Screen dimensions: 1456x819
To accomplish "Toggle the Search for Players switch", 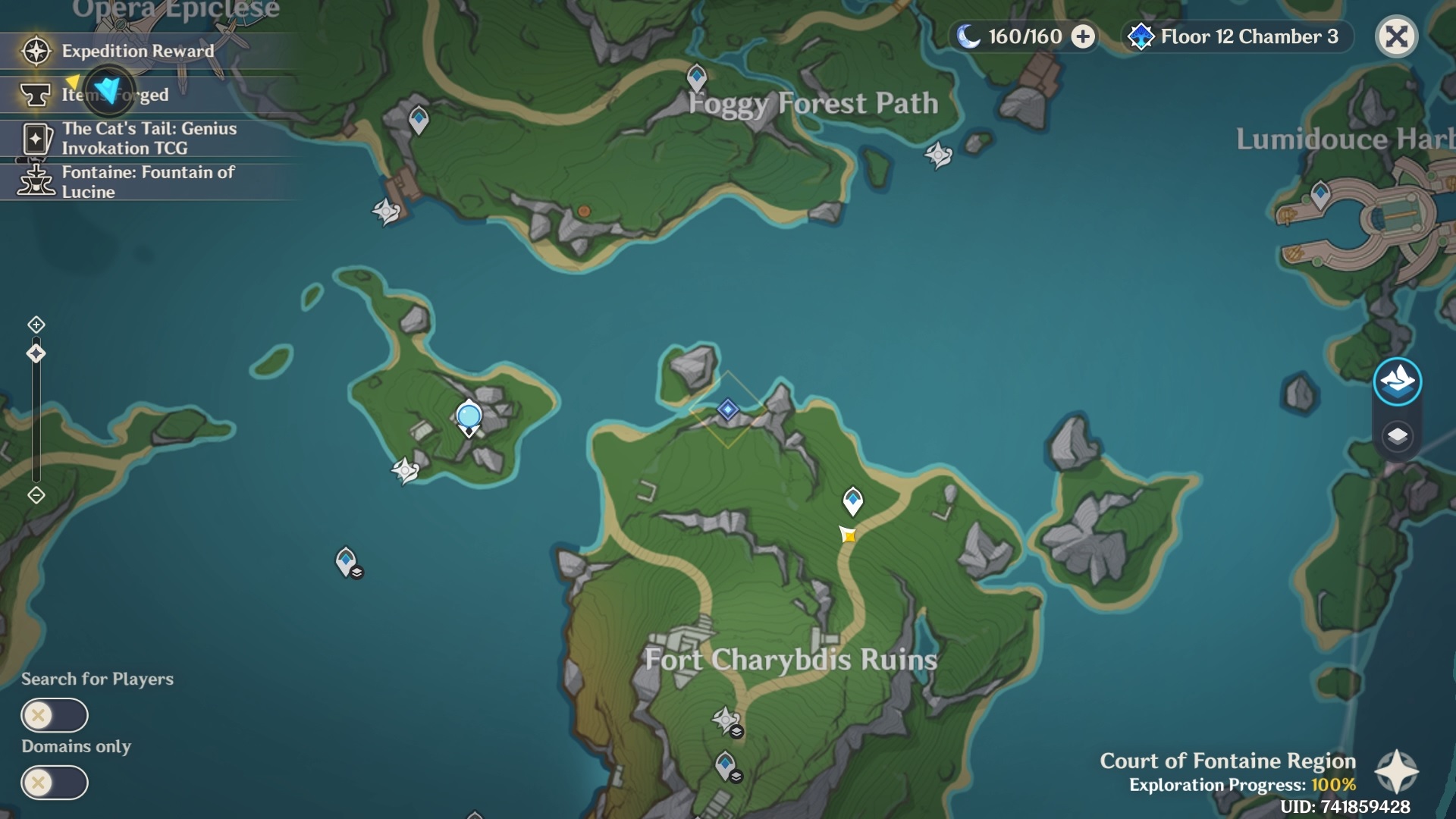I will coord(55,715).
